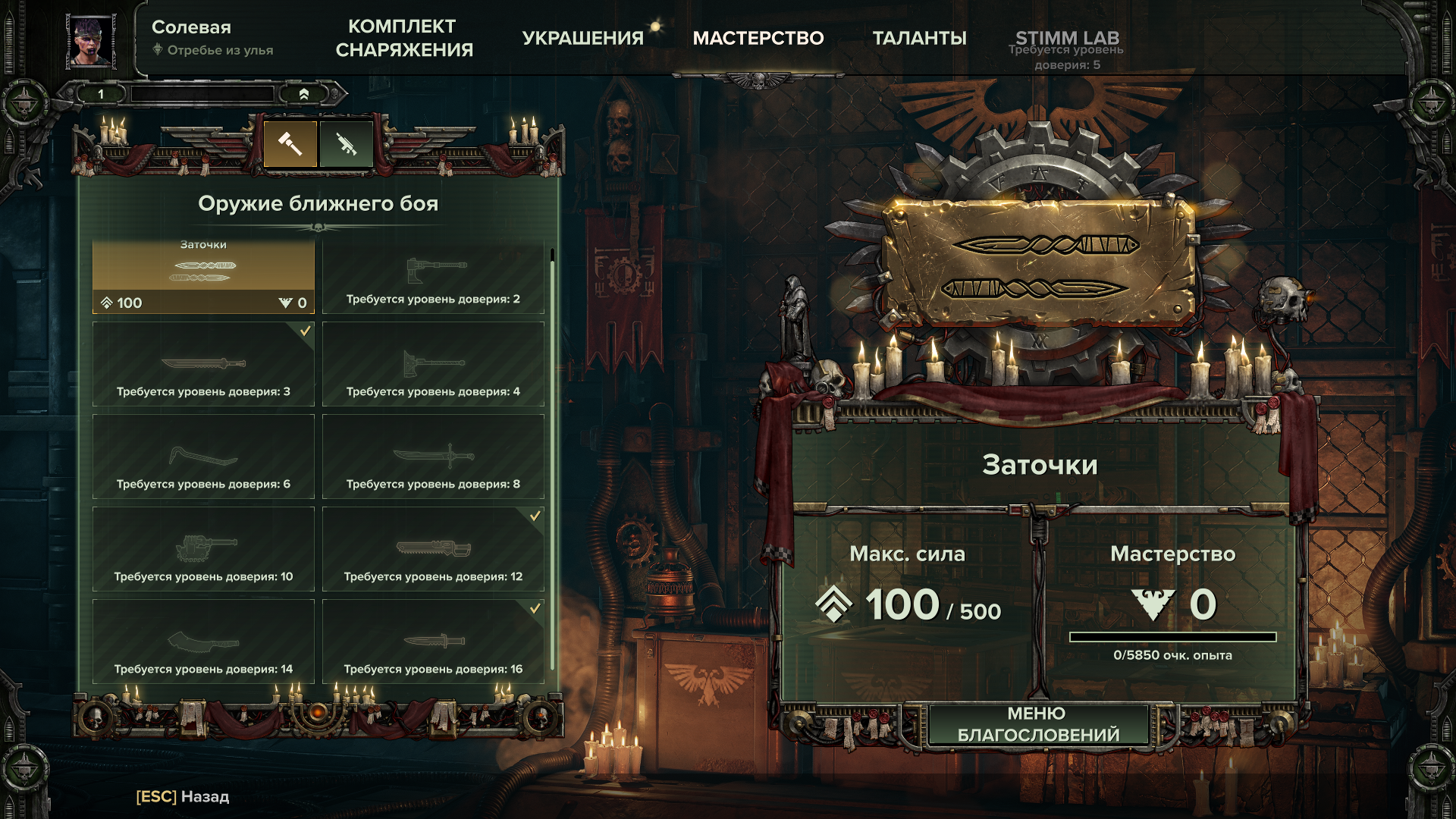The width and height of the screenshot is (1456, 819).
Task: Switch to the Украшения tab
Action: click(x=582, y=38)
